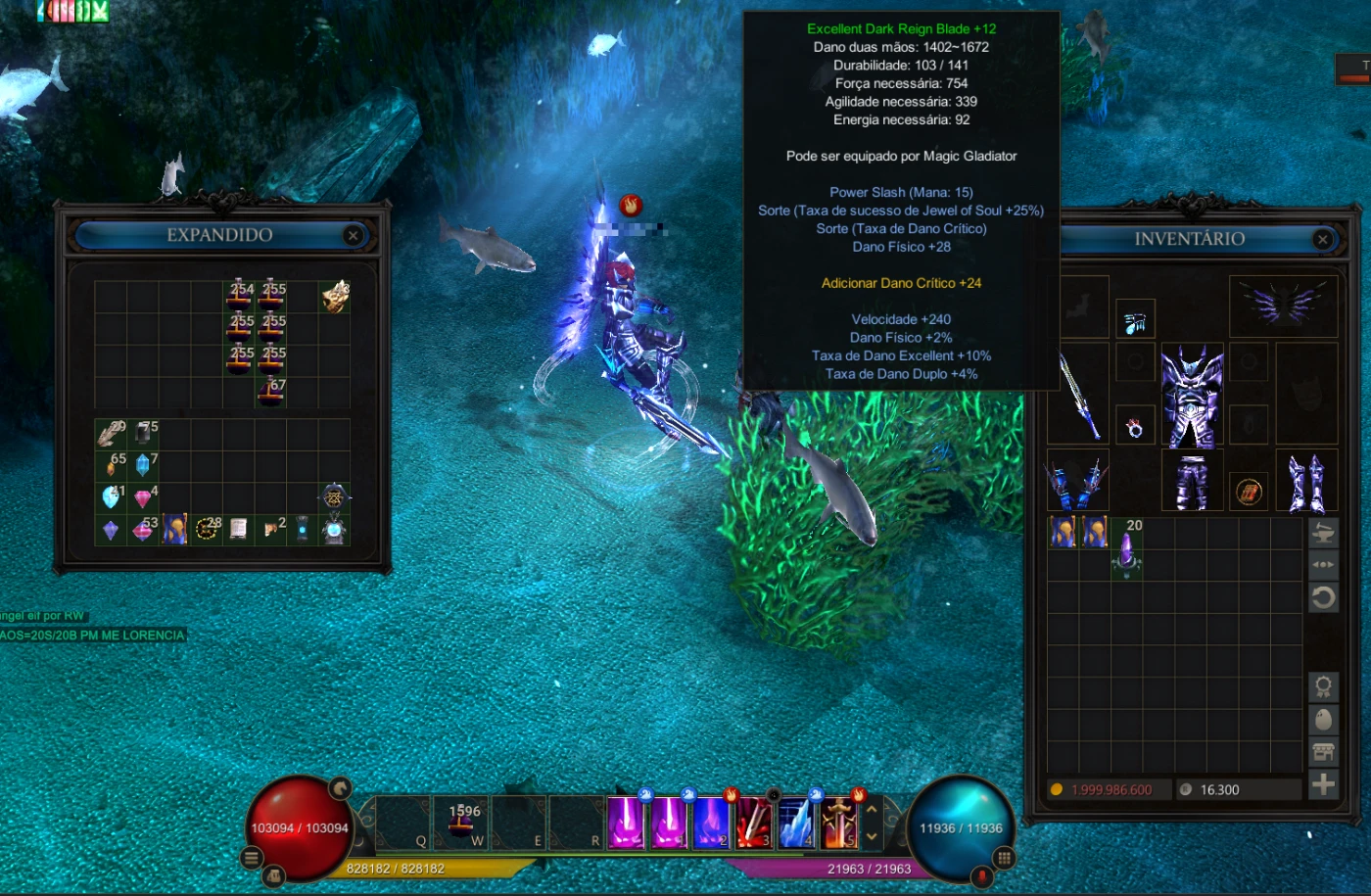Pick the purple crystal stack of 20
Image resolution: width=1371 pixels, height=896 pixels.
(x=1126, y=551)
